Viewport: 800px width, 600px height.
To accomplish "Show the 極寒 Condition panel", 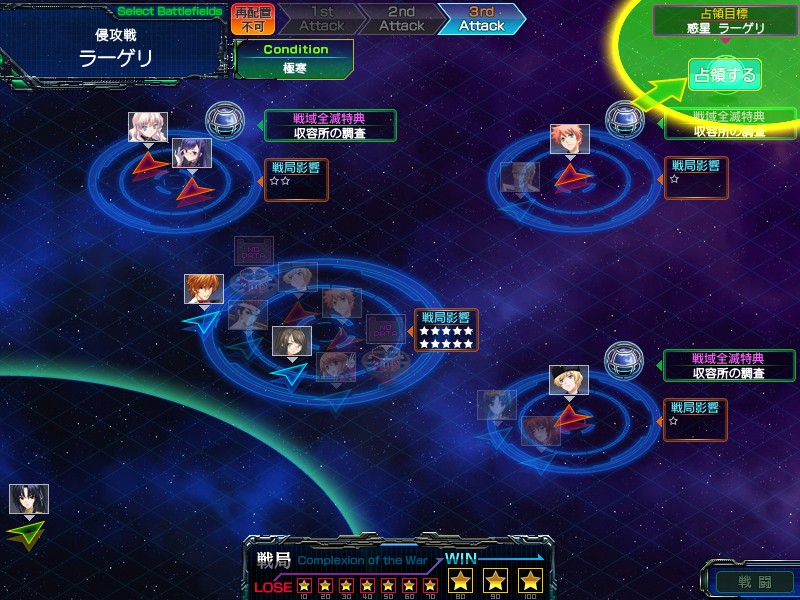I will pyautogui.click(x=295, y=59).
